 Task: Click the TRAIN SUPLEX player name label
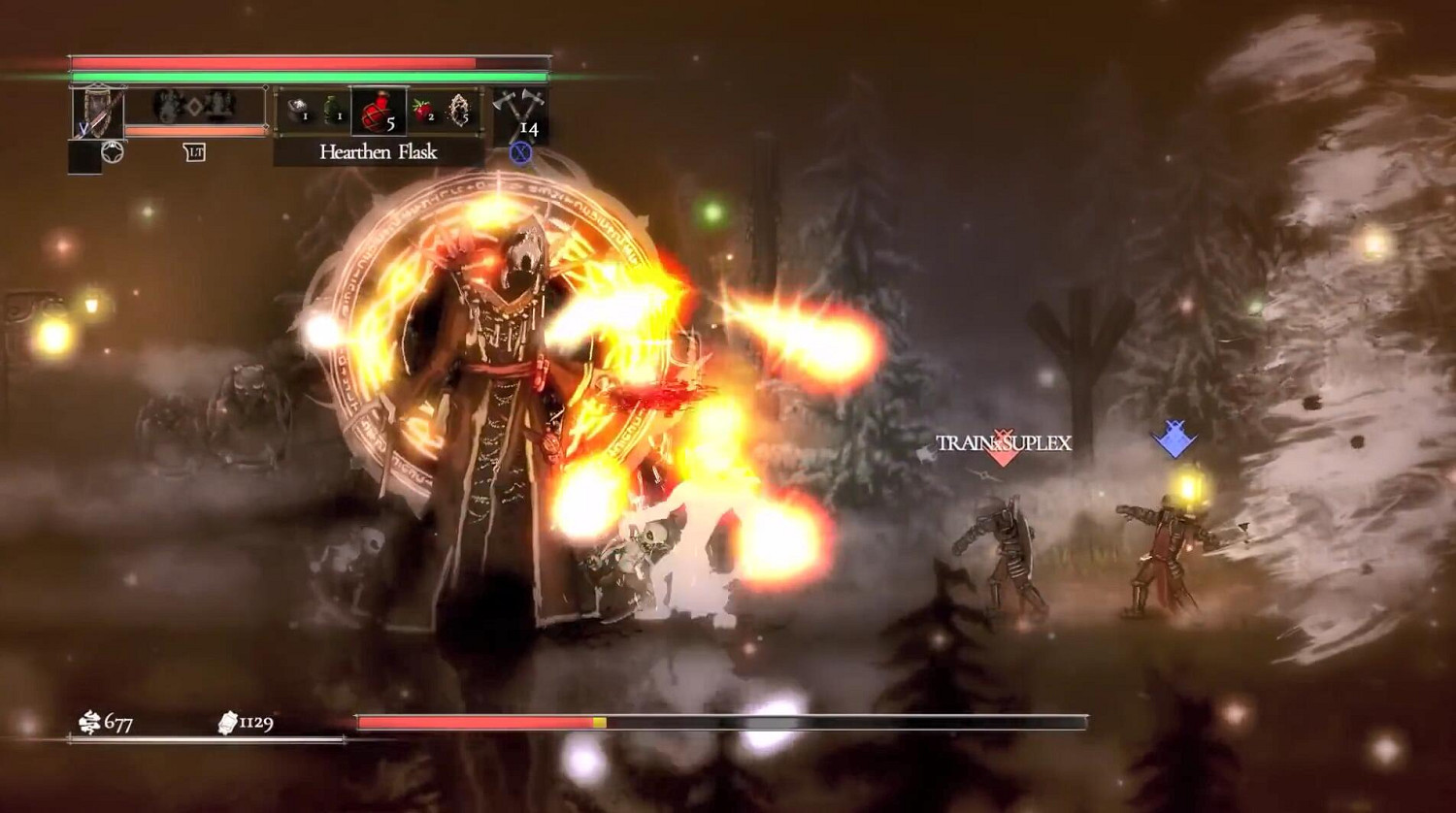(1002, 443)
